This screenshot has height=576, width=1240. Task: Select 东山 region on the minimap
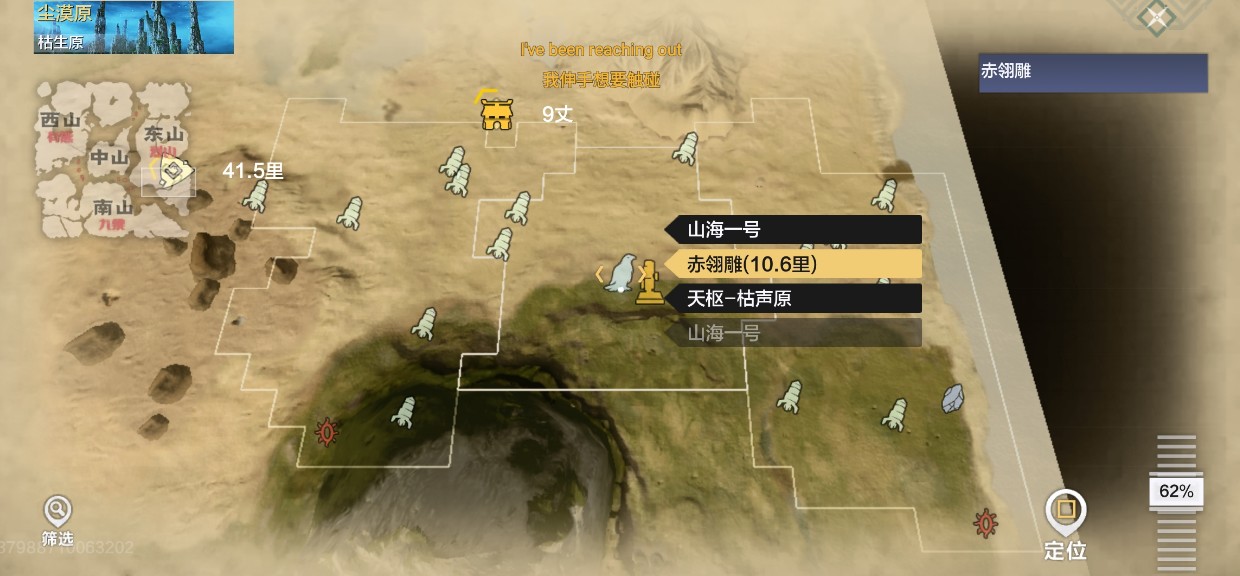[165, 134]
